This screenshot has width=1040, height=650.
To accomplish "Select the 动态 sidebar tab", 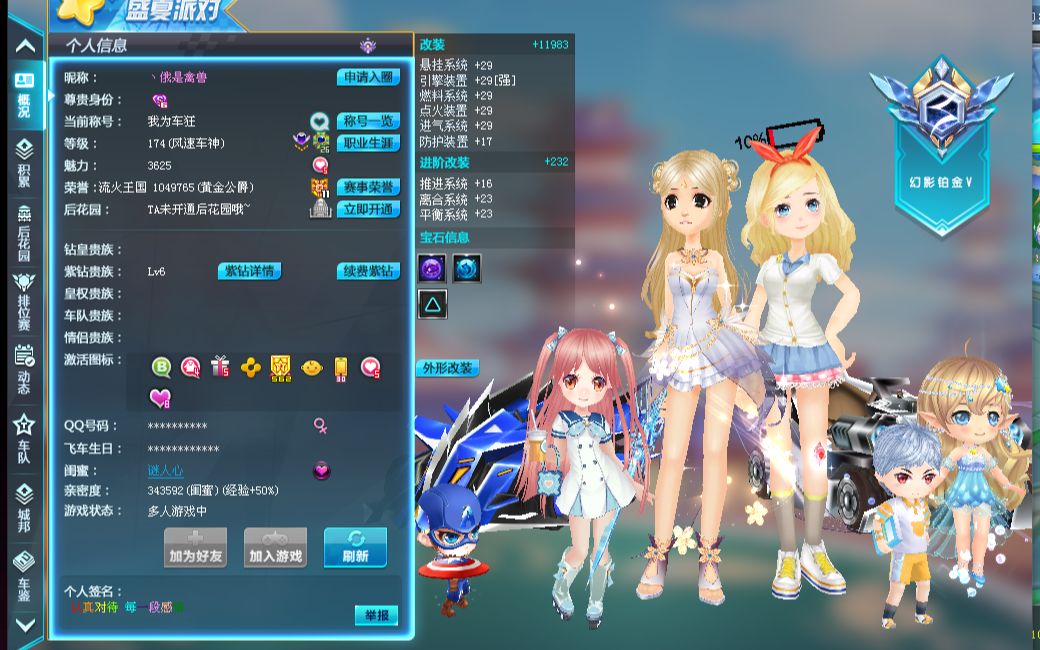I will pyautogui.click(x=24, y=368).
